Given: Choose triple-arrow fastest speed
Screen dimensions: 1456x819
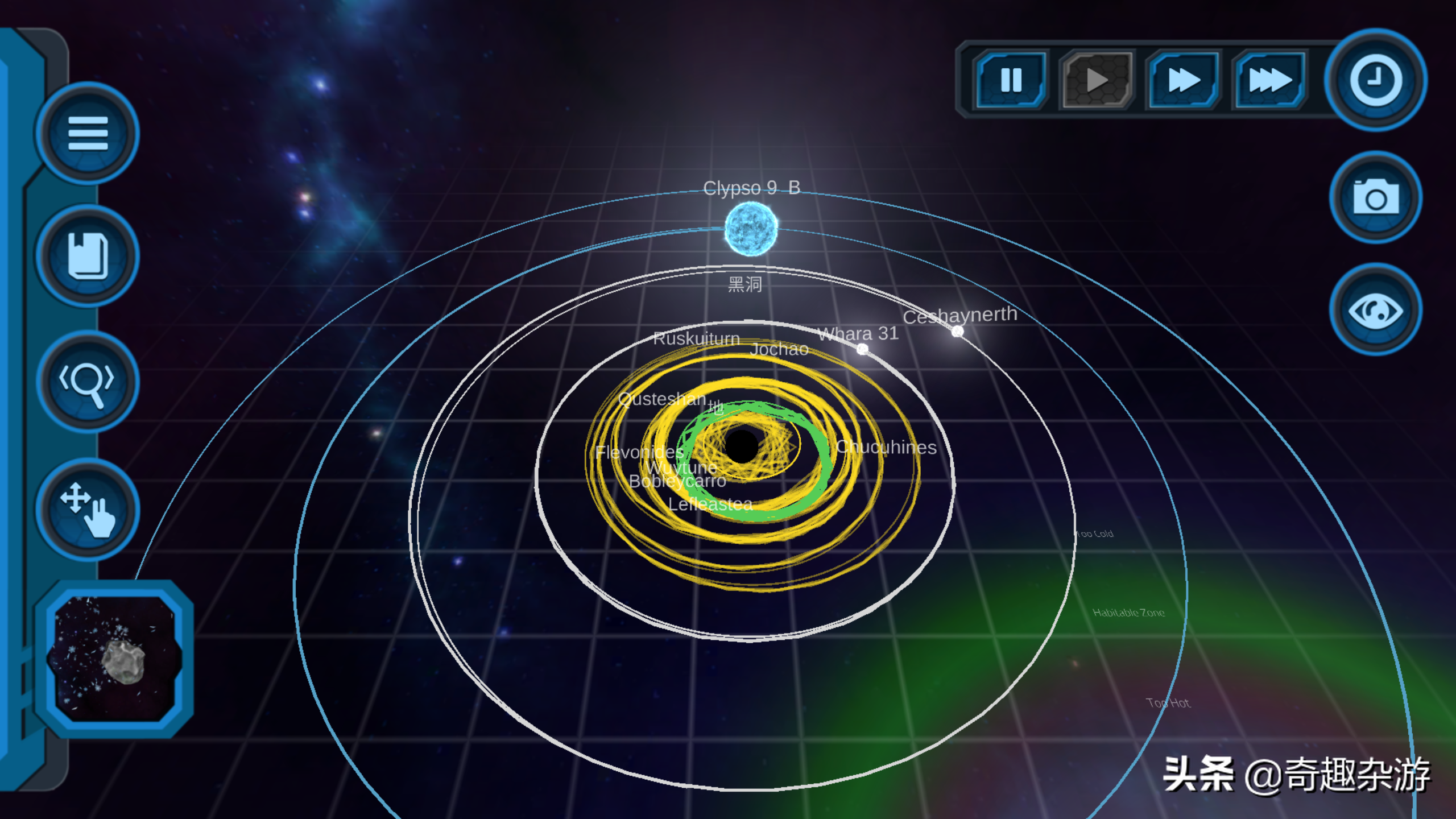Looking at the screenshot, I should tap(1269, 80).
